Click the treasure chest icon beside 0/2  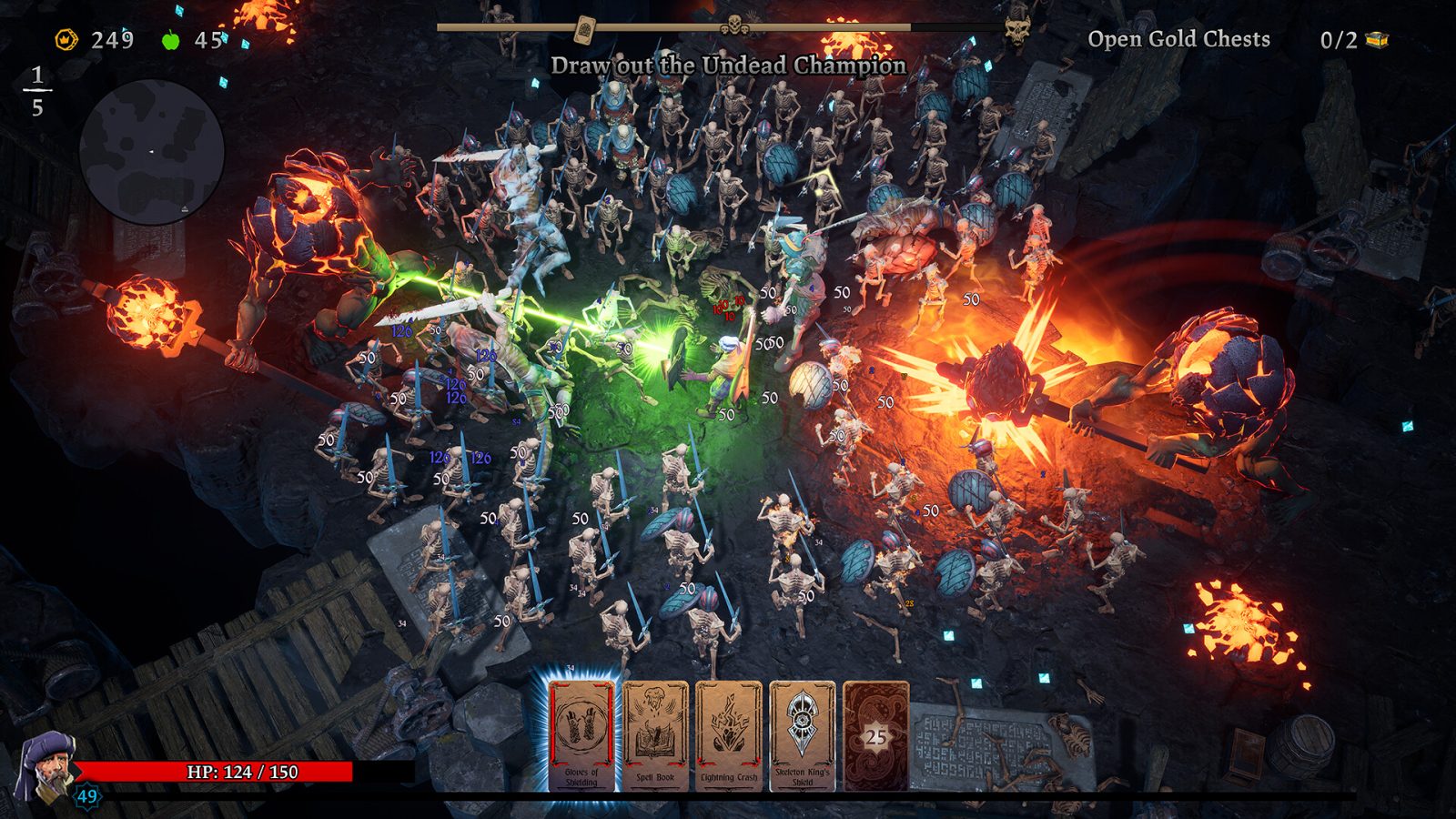(x=1374, y=39)
